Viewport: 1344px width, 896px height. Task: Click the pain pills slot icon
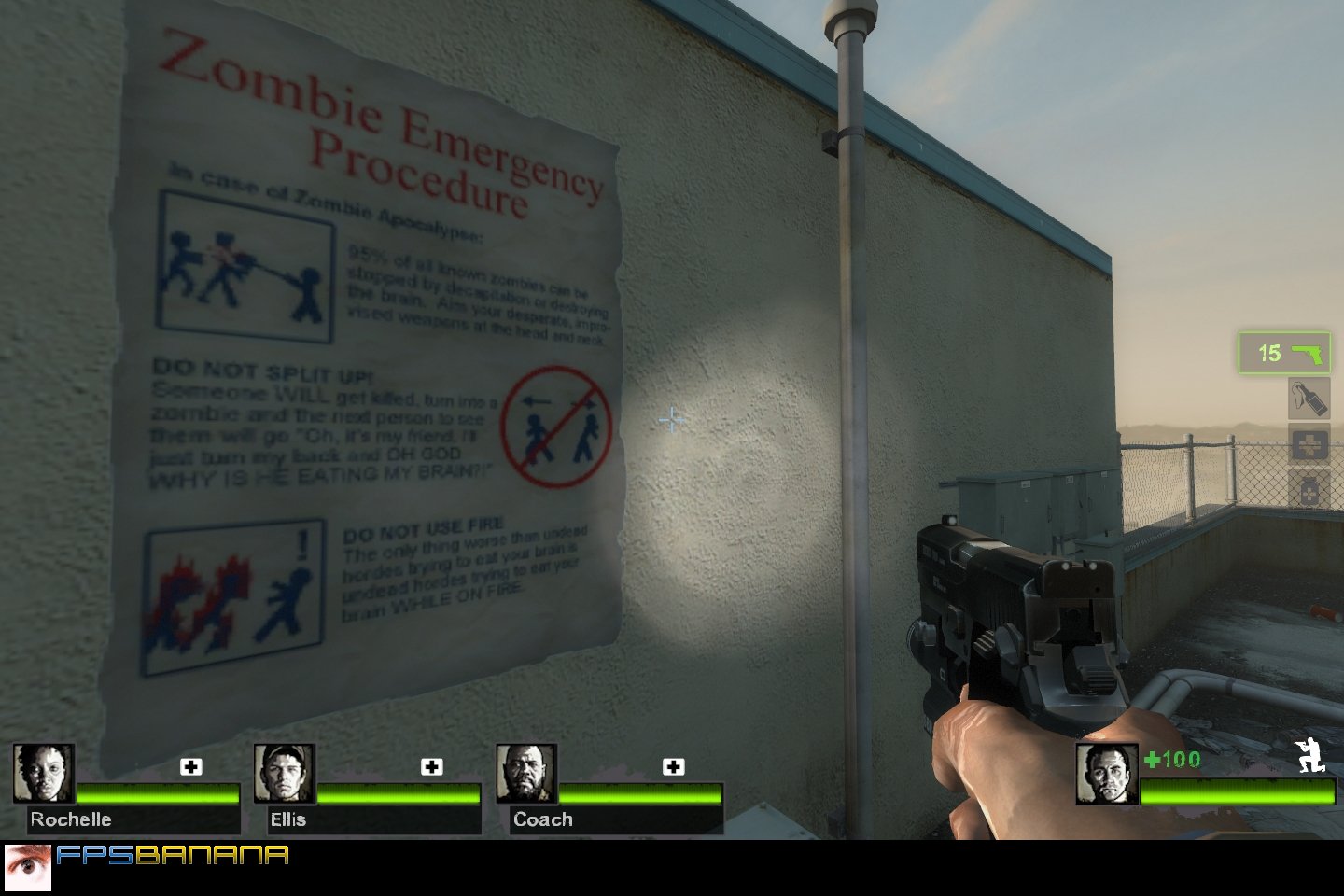1310,486
